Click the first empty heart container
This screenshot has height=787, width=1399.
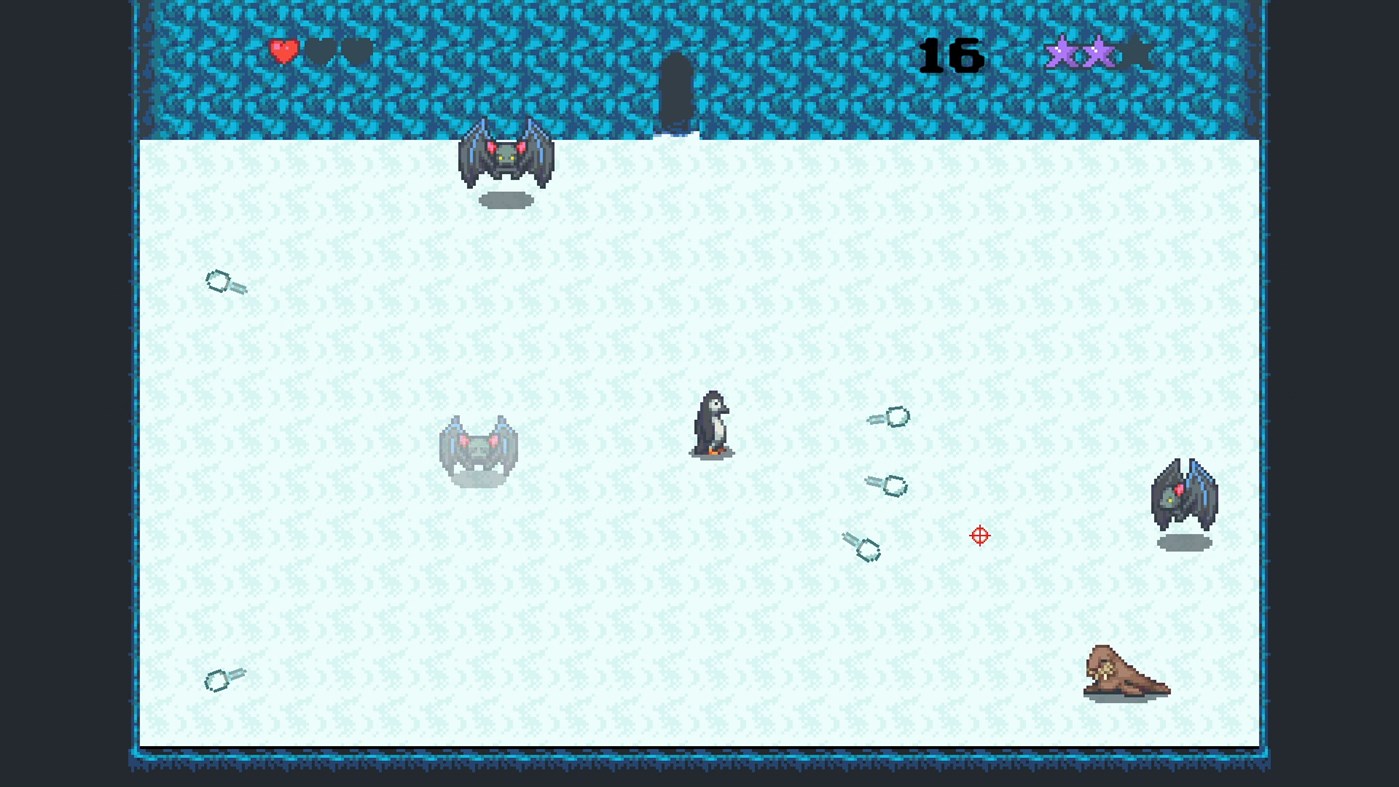tap(319, 51)
